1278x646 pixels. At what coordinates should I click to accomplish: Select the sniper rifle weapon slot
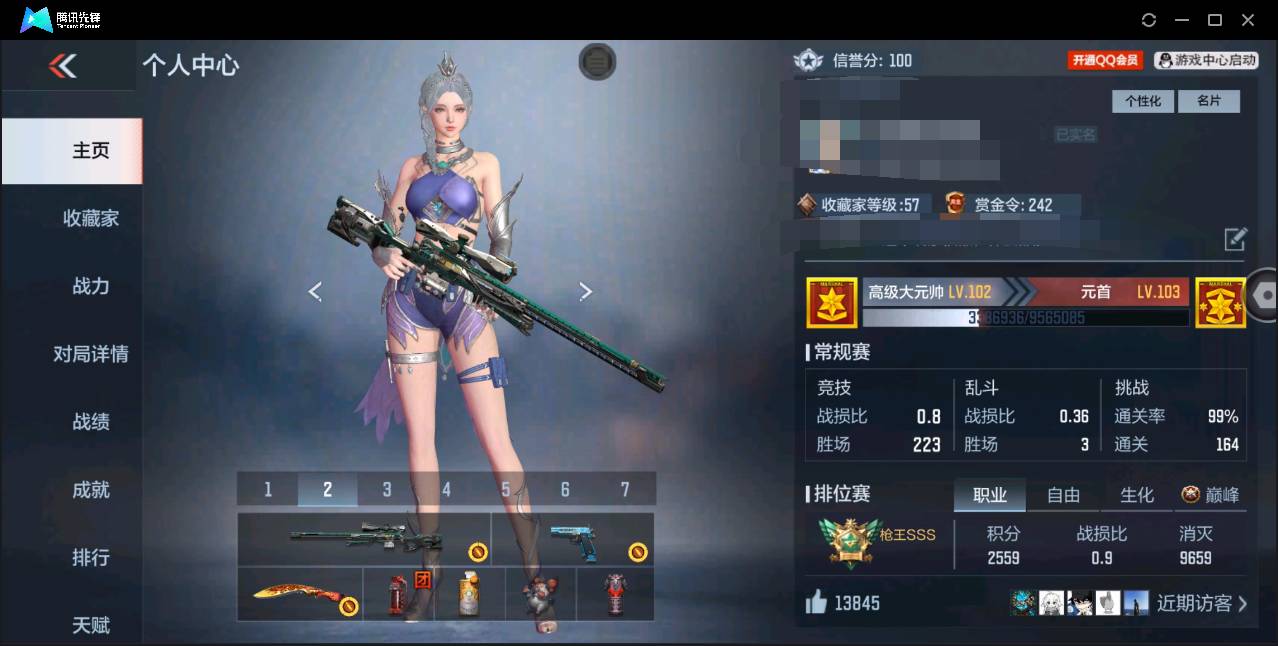[365, 539]
